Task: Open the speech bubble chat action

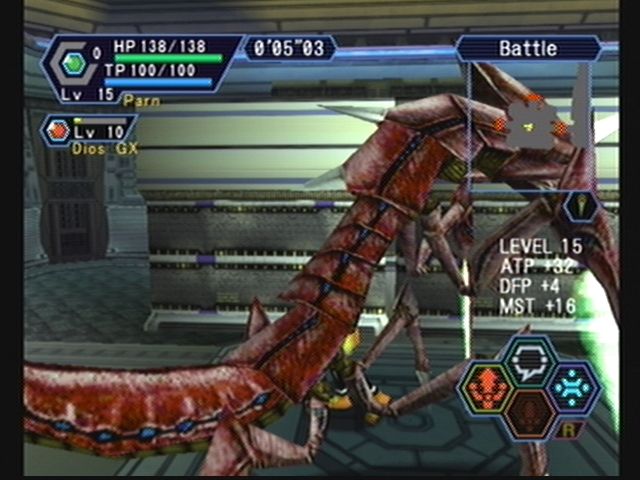Action: [x=530, y=361]
